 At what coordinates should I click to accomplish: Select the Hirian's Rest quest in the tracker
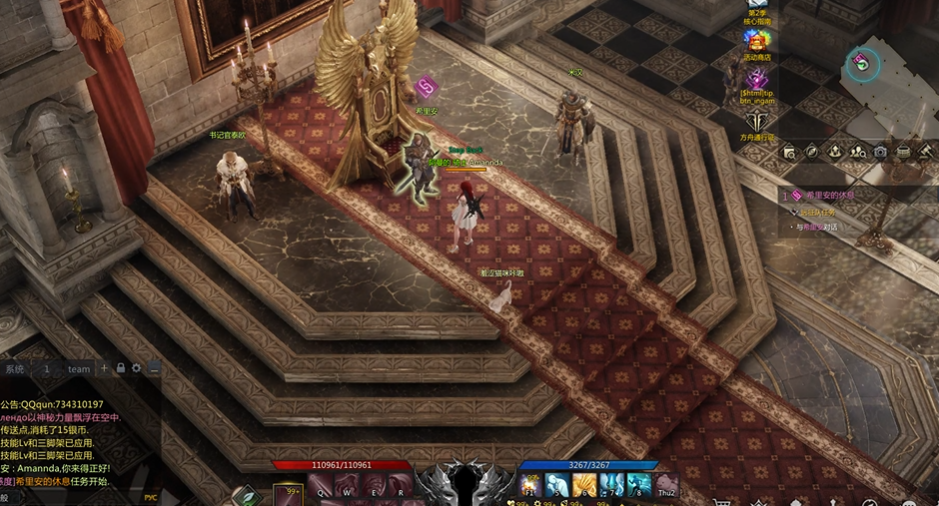click(830, 195)
